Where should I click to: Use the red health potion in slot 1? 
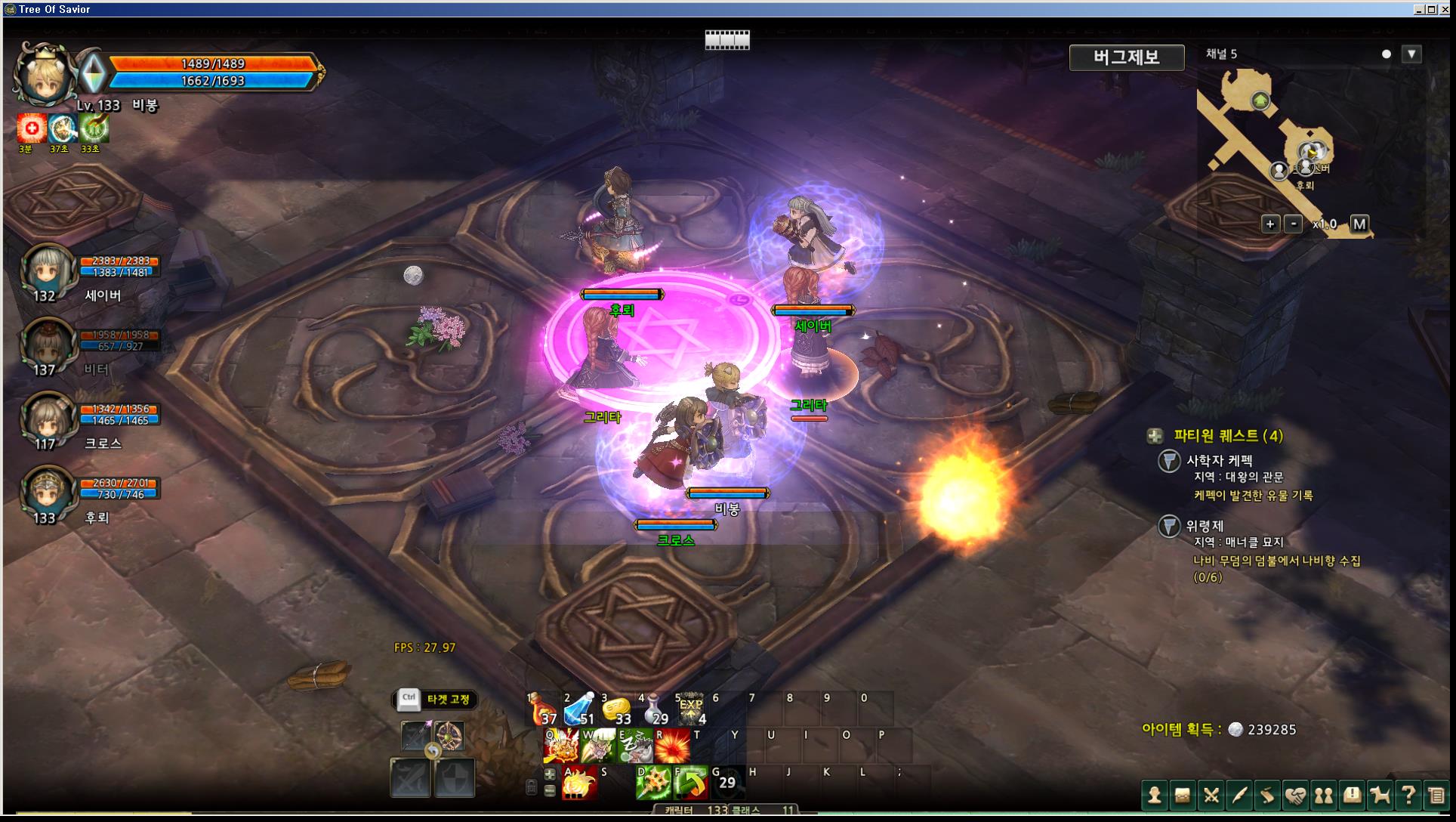[541, 710]
